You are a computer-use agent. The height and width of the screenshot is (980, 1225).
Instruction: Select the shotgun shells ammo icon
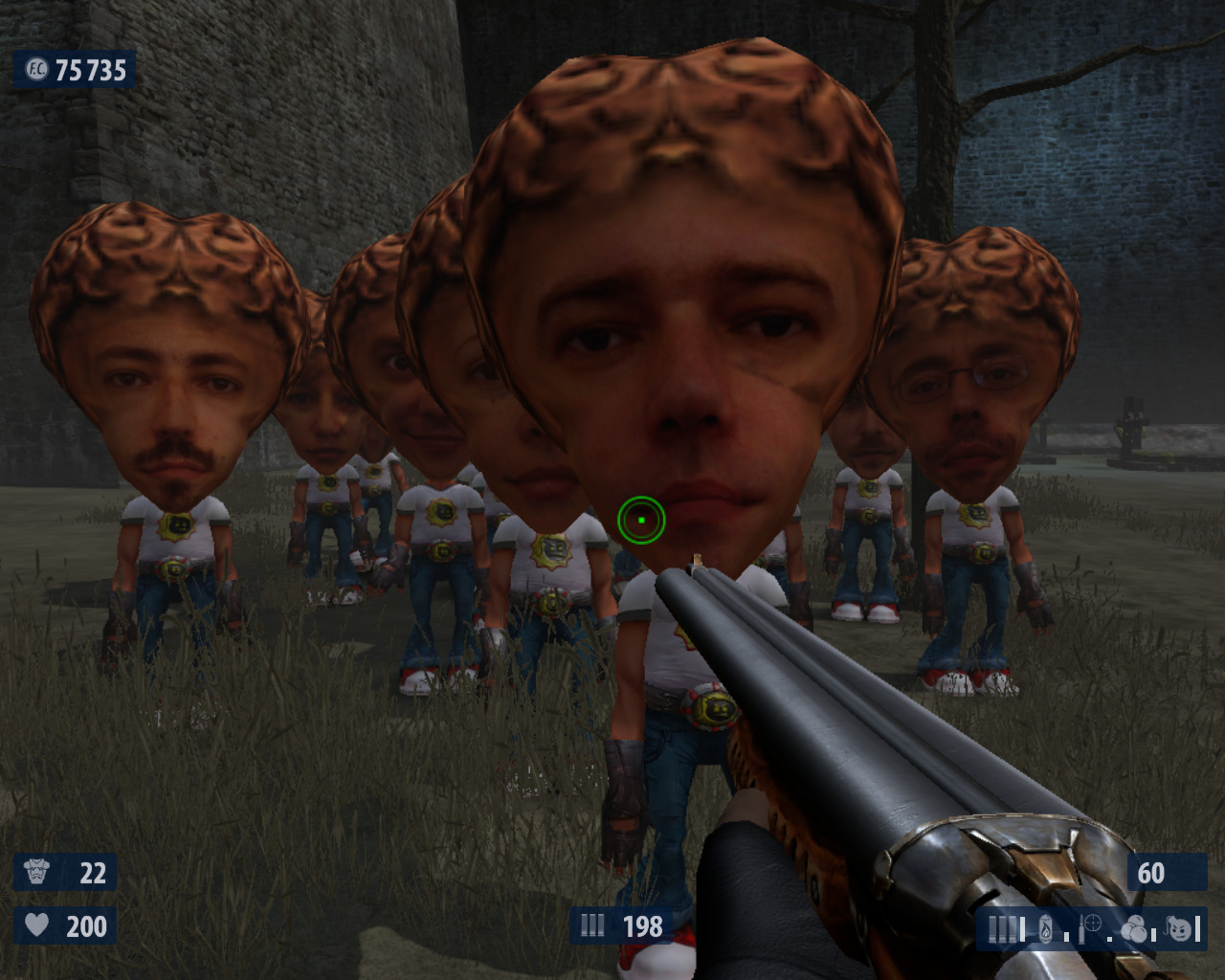1004,928
